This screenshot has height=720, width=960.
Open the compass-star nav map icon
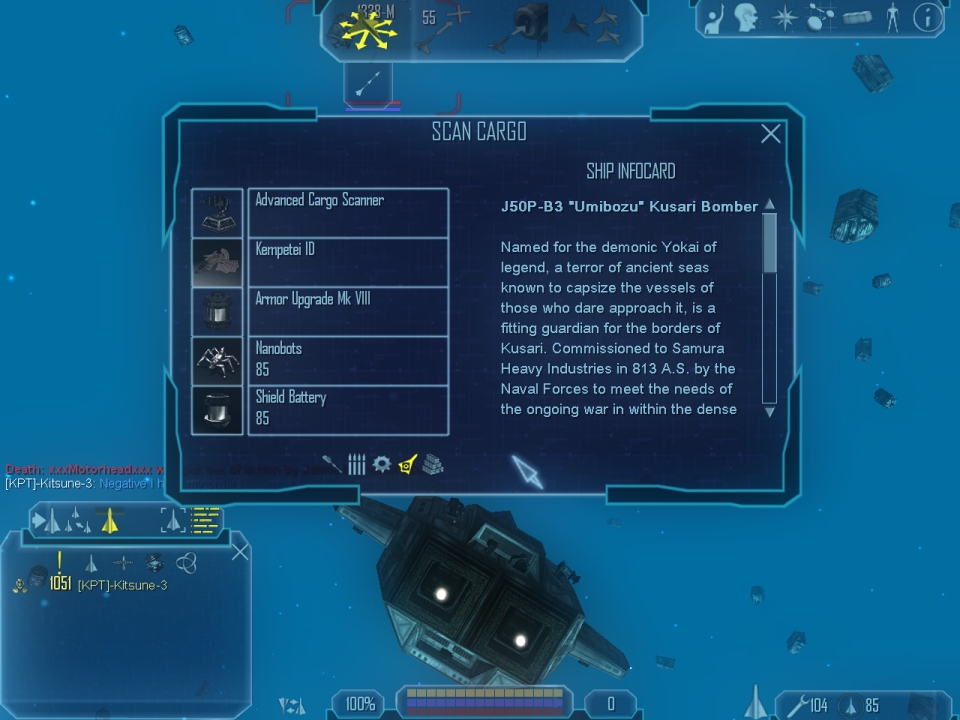coord(785,18)
